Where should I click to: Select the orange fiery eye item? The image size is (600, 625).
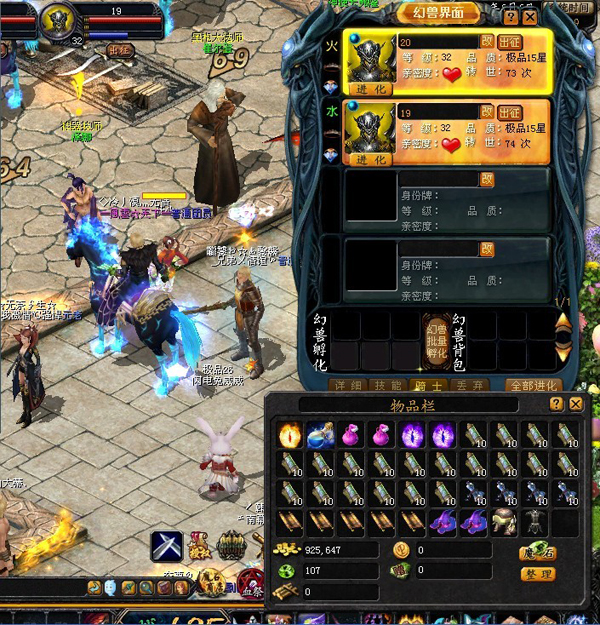[x=292, y=433]
